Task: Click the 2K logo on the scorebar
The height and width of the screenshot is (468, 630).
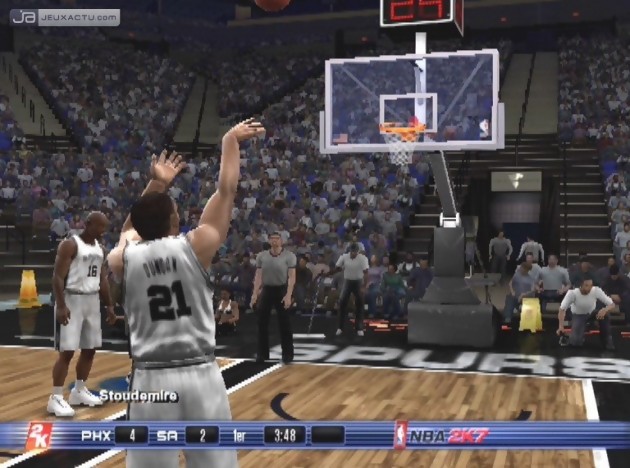Action: coord(38,435)
